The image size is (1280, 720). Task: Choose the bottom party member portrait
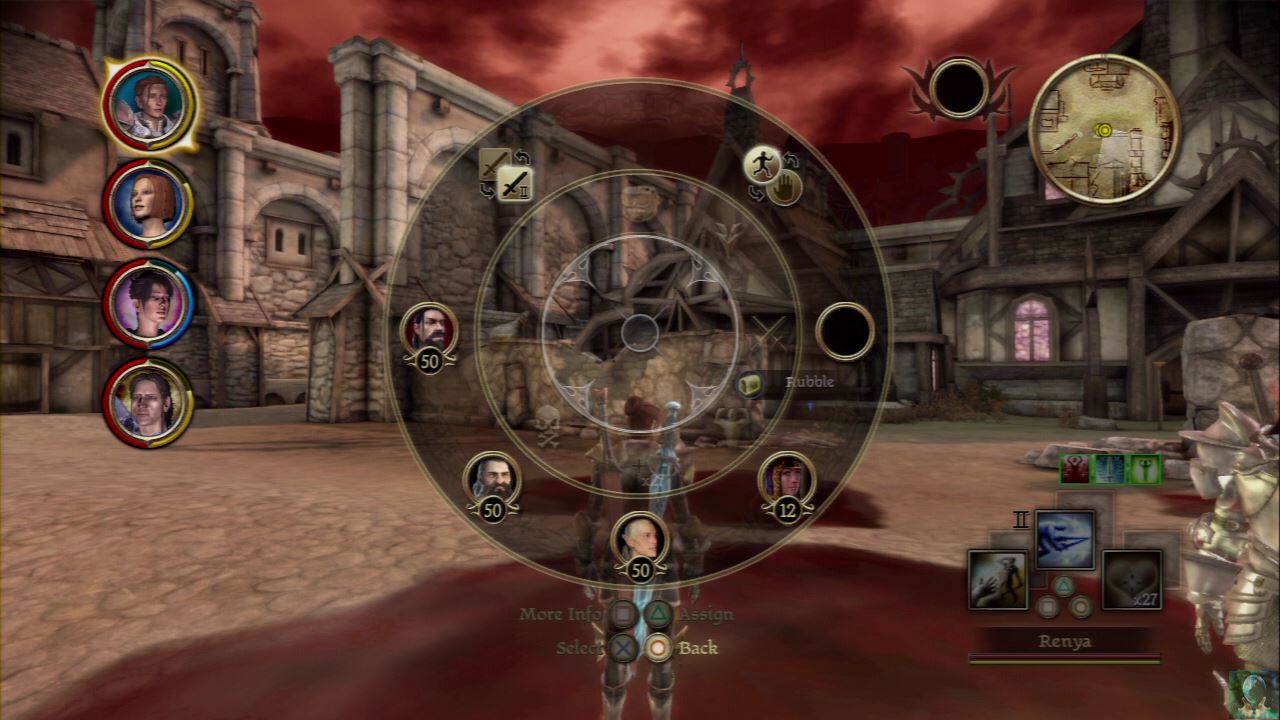click(147, 402)
